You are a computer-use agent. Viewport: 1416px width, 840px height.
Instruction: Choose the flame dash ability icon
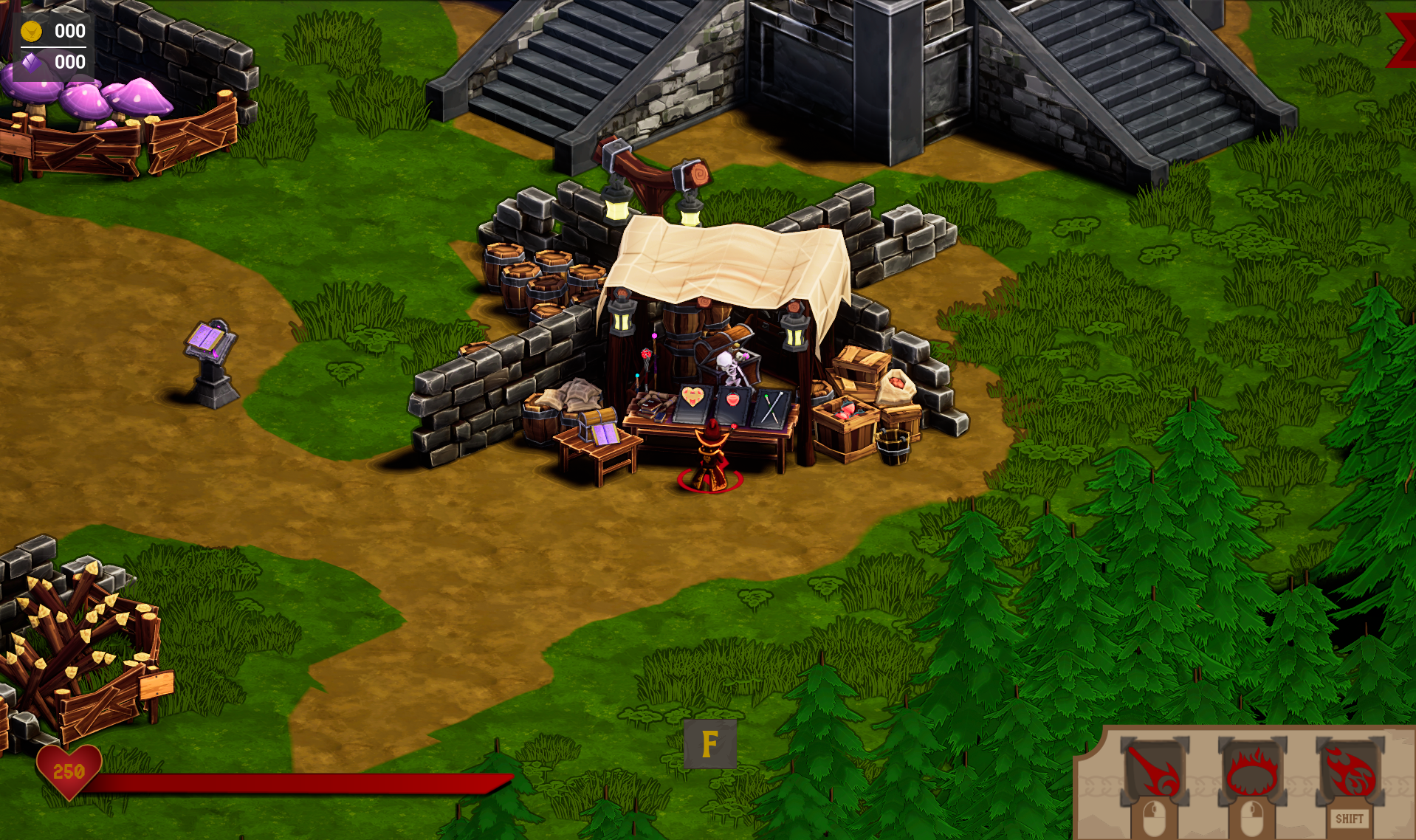click(1350, 772)
